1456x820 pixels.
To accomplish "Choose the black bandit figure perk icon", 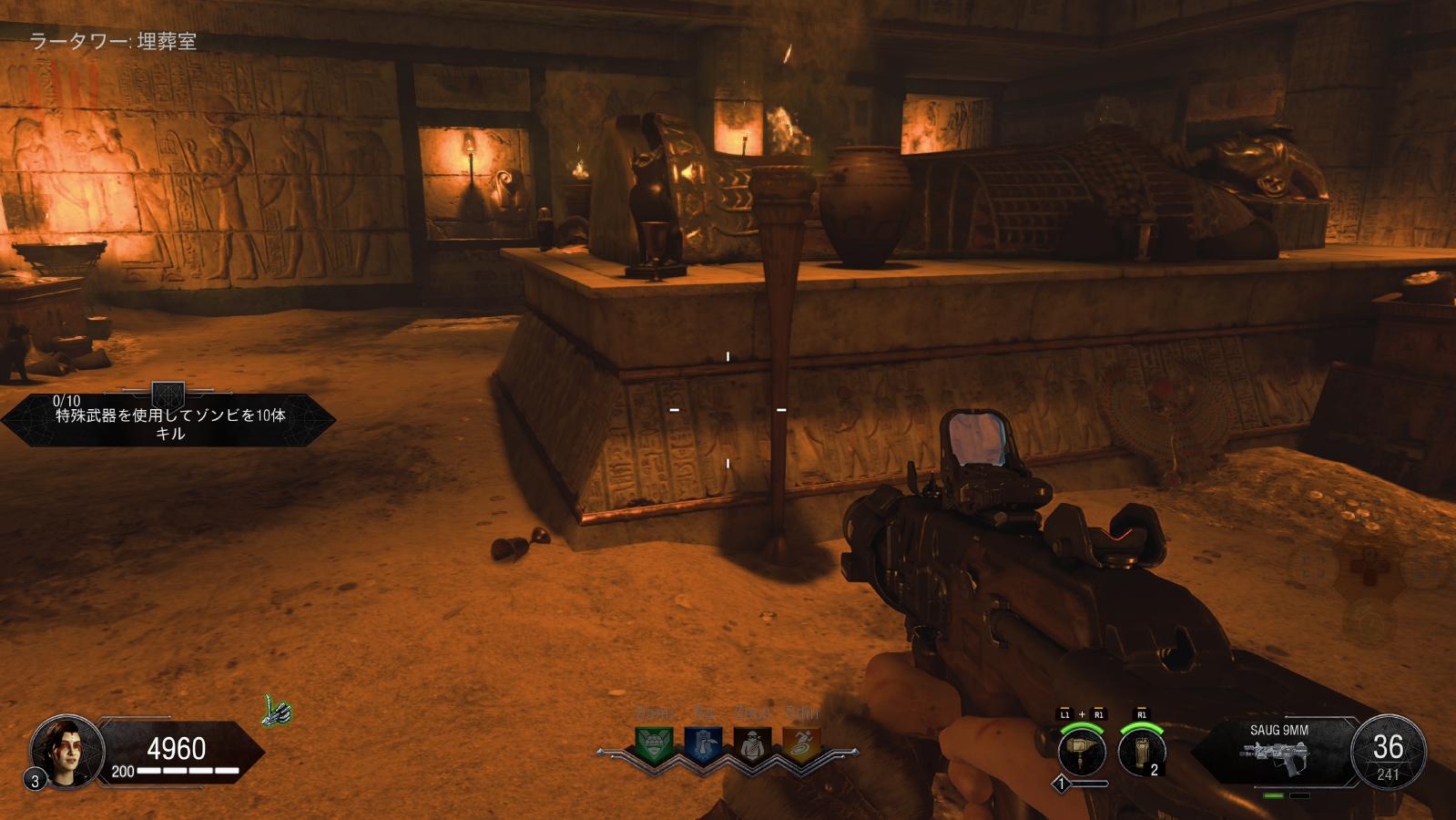I will click(x=752, y=745).
